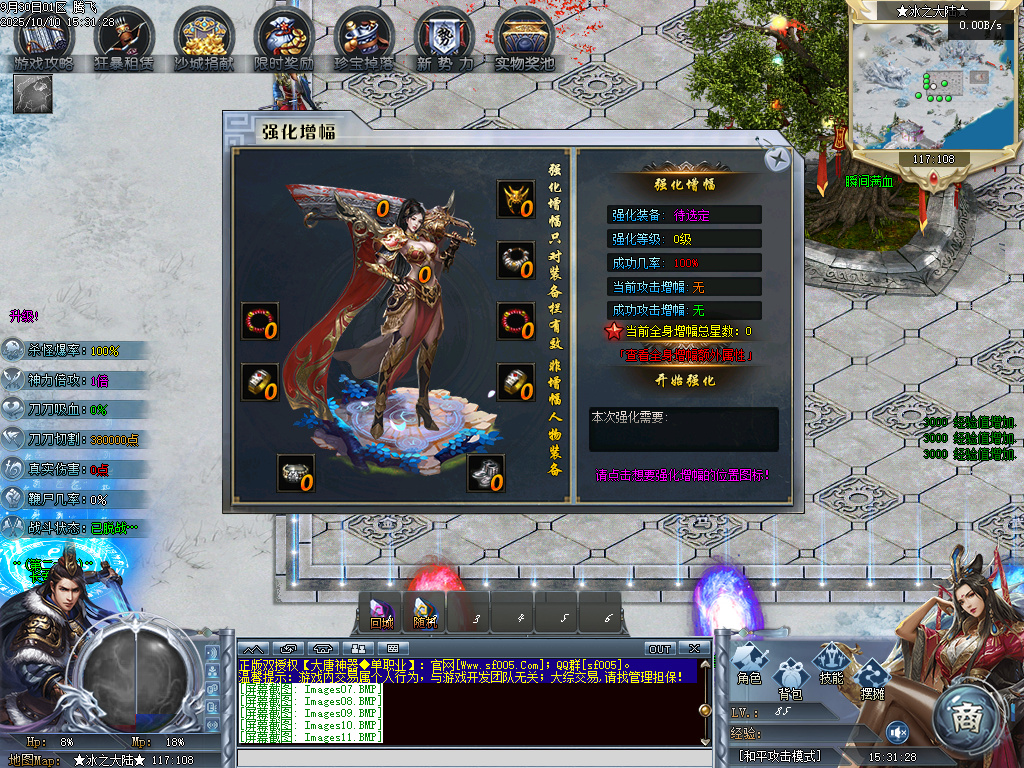This screenshot has height=768, width=1024.
Task: Open the 技能 skills panel
Action: tap(831, 665)
